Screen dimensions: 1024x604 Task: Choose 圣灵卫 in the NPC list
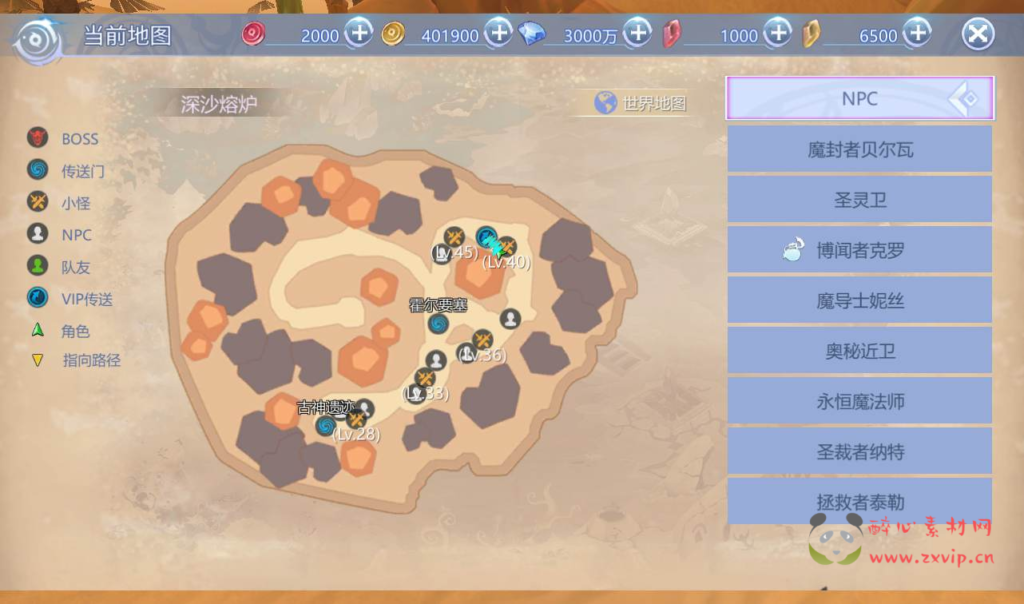860,200
